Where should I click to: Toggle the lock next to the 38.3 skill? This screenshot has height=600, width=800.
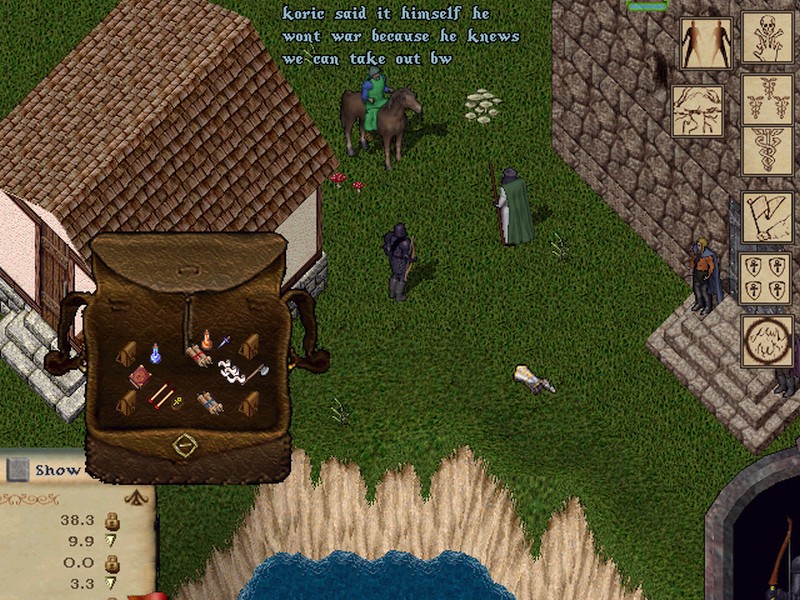coord(113,521)
